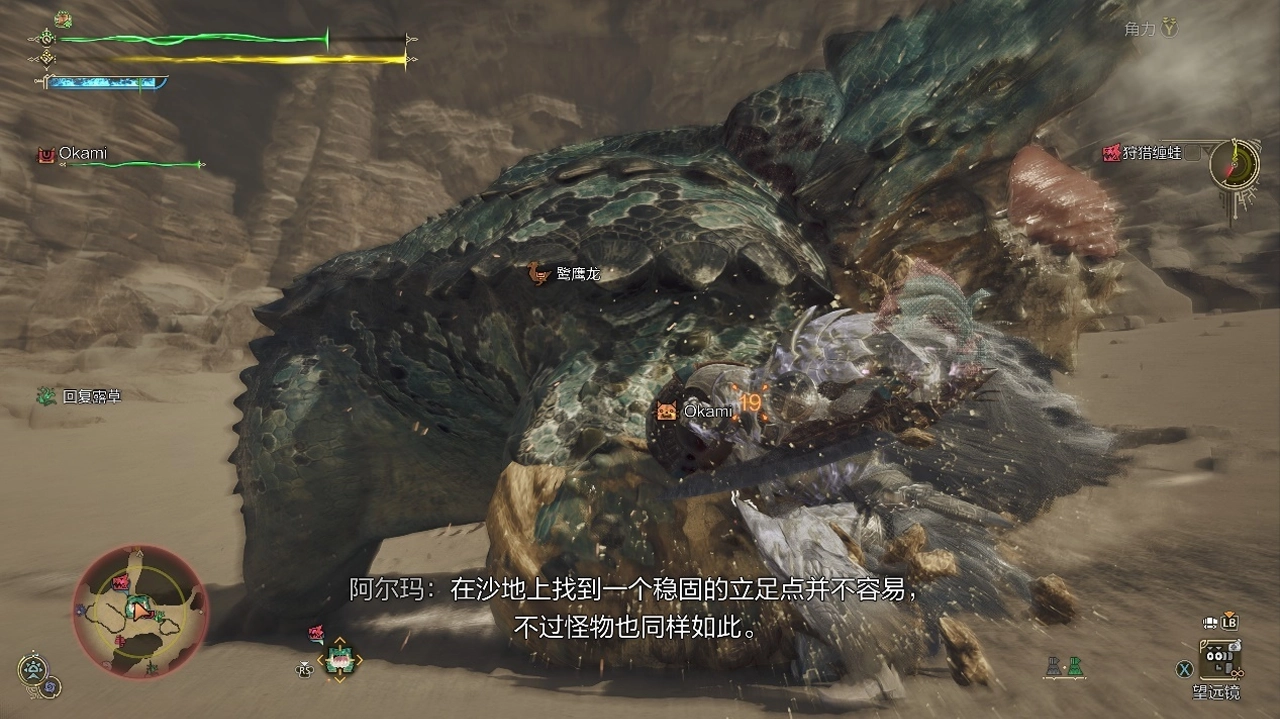This screenshot has width=1280, height=719.
Task: Select the binoculars item slot
Action: (x=1220, y=658)
